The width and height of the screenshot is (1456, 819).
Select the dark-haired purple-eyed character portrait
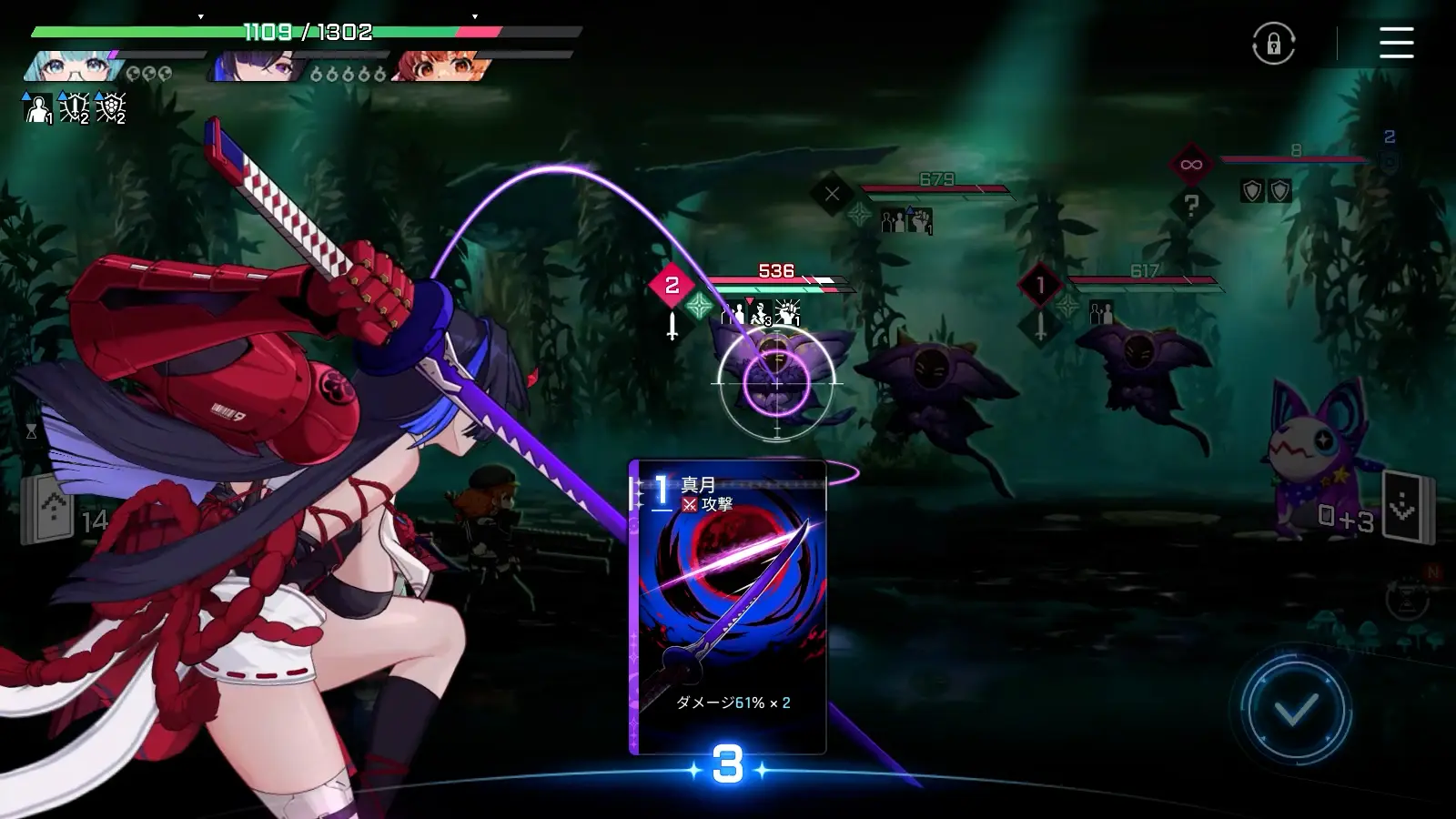[255, 66]
